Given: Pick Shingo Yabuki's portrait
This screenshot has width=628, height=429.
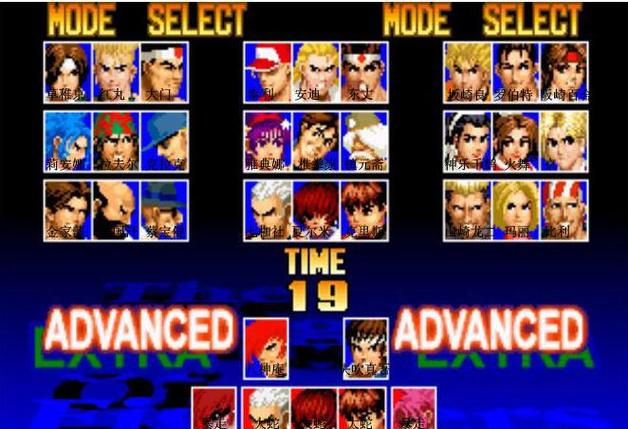Looking at the screenshot, I should click(365, 347).
